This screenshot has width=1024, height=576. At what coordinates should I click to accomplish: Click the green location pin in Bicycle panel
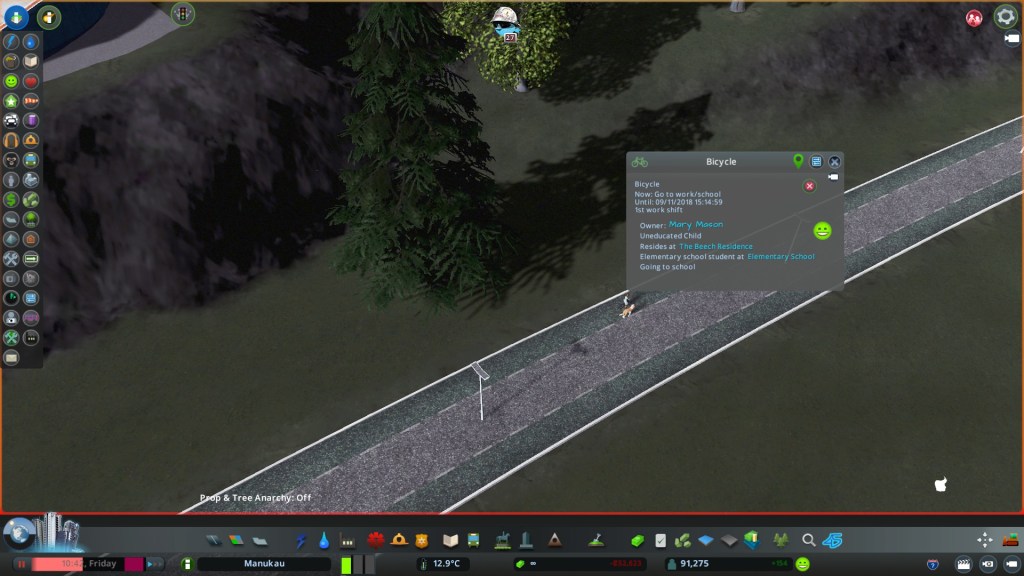point(798,161)
